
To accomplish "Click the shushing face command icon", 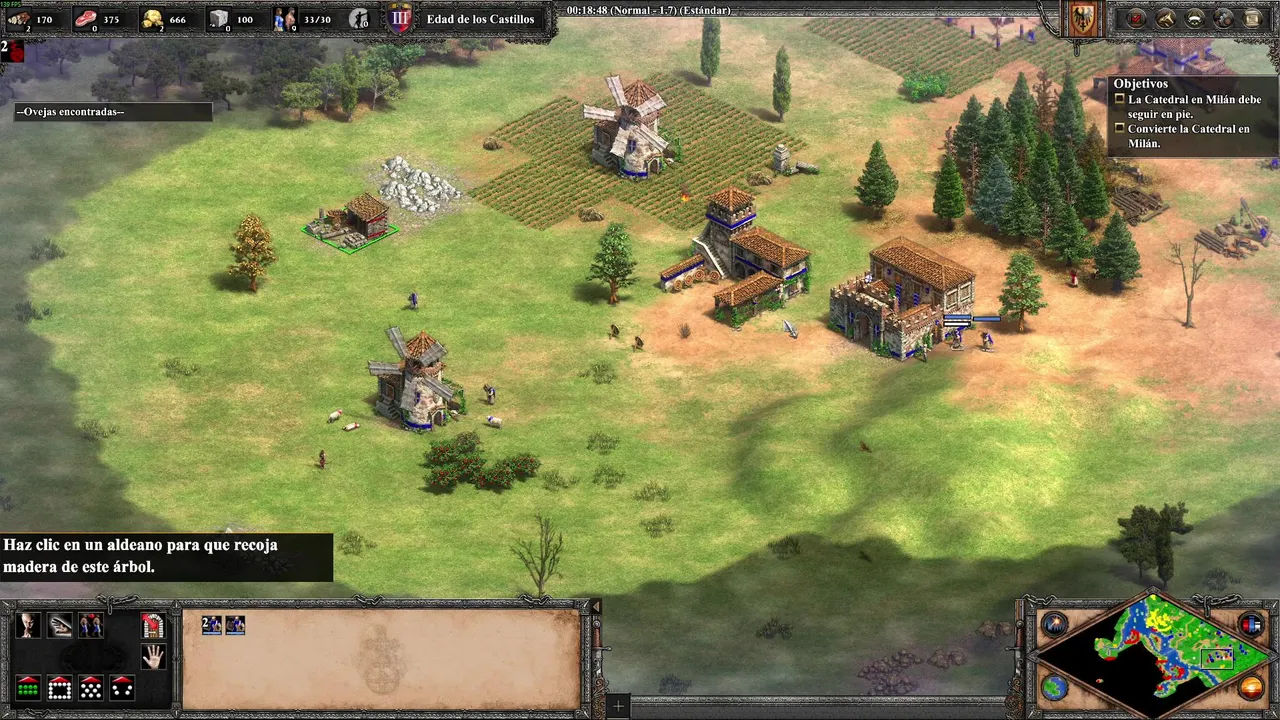I will point(29,626).
